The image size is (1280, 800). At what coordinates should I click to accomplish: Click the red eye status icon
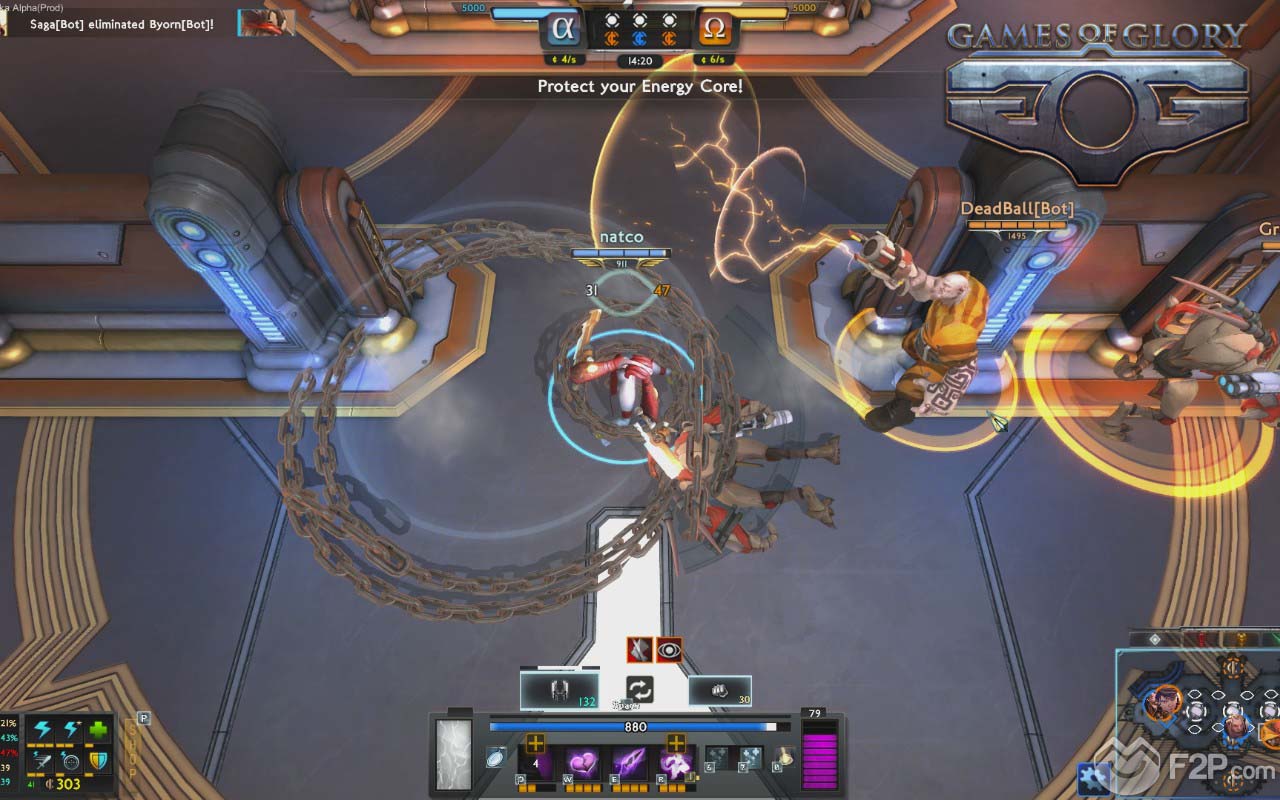(x=669, y=650)
